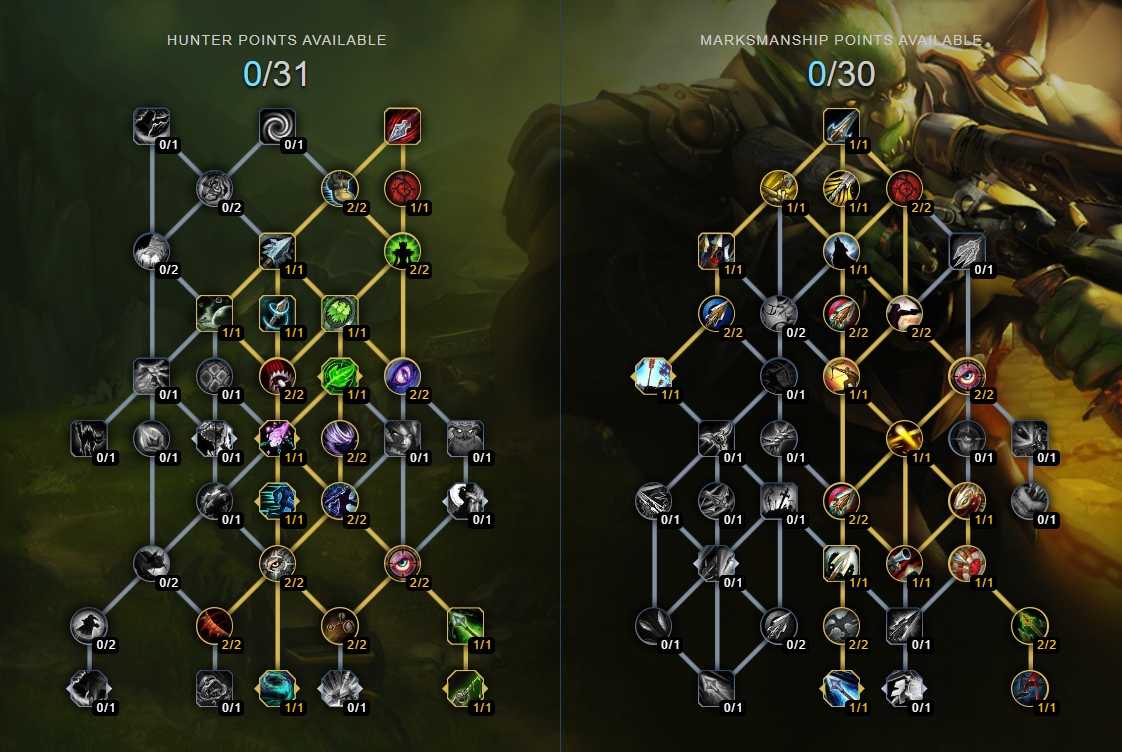Viewport: 1122px width, 752px height.
Task: Select the icy blue arrows hexagon talent
Action: (x=654, y=376)
